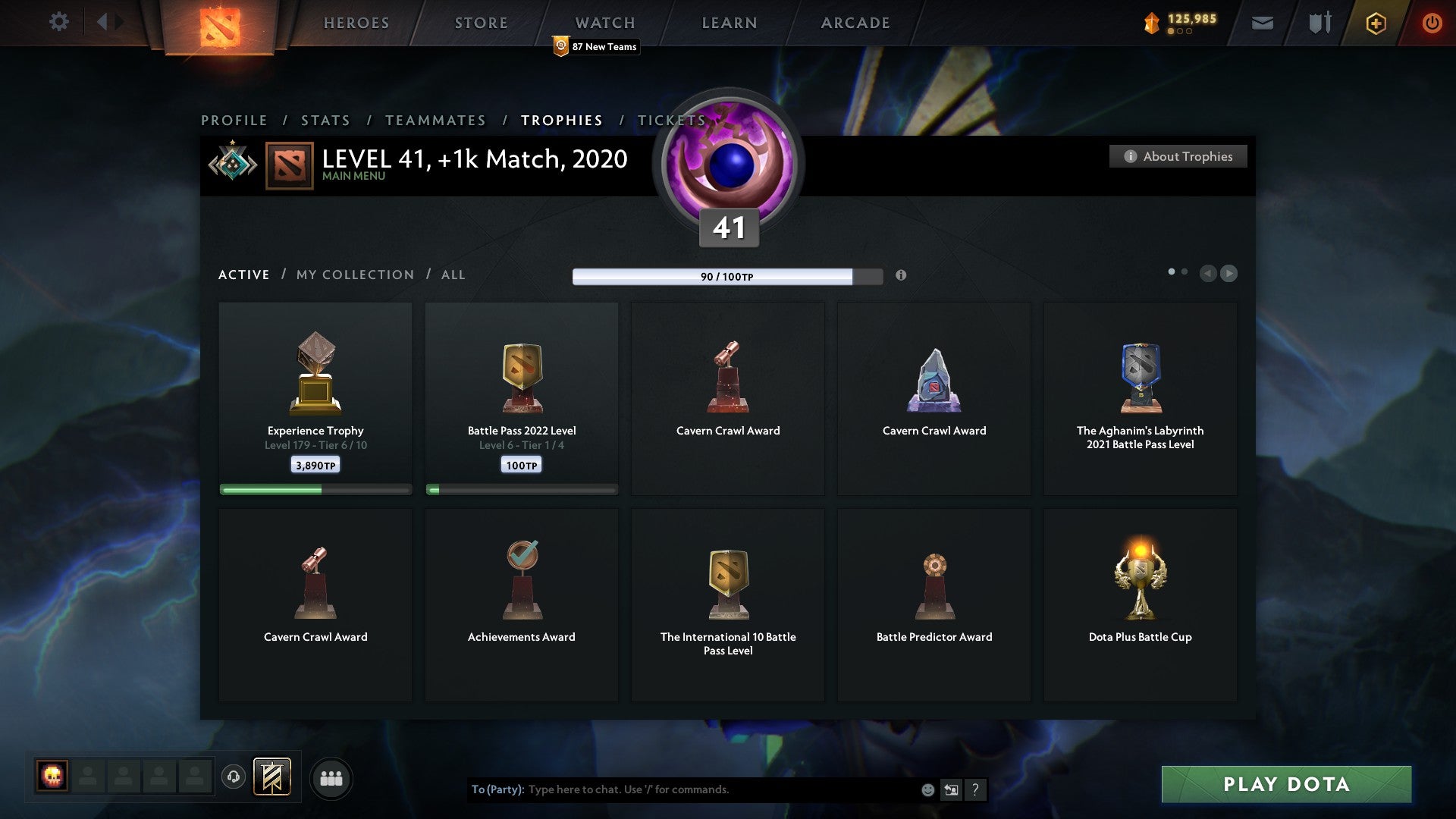This screenshot has height=819, width=1456.
Task: Open mail notifications via envelope icon
Action: (x=1263, y=23)
